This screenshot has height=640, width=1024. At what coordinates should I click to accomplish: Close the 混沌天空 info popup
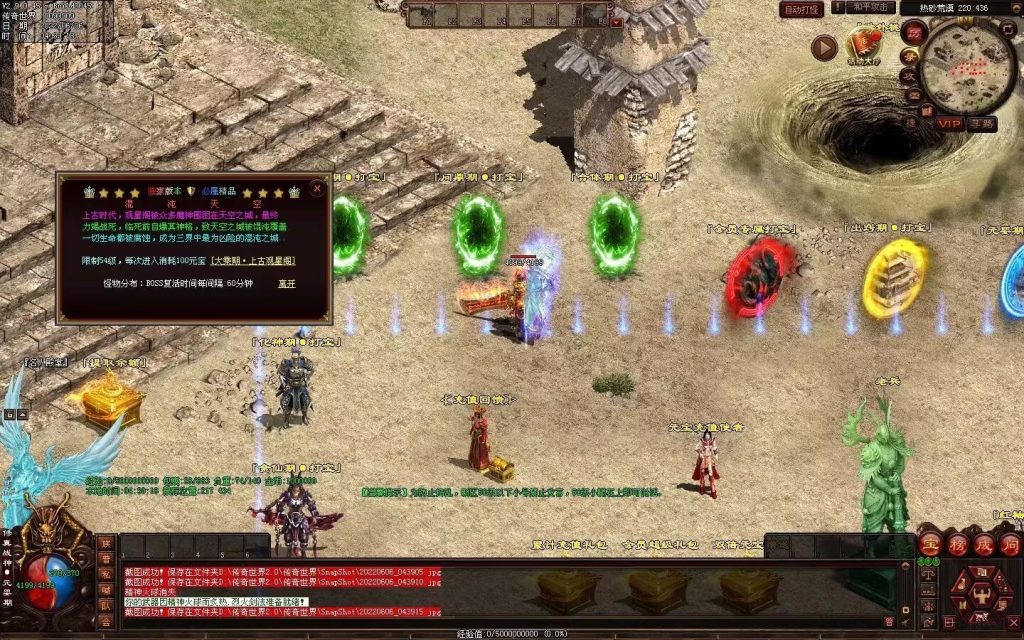(x=317, y=188)
